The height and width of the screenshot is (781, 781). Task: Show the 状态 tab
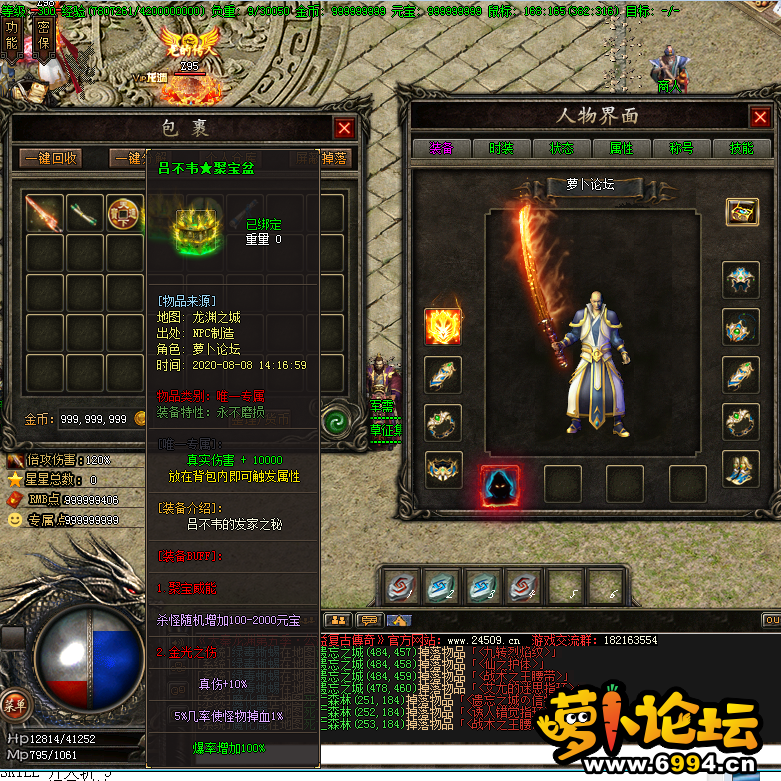[x=561, y=148]
